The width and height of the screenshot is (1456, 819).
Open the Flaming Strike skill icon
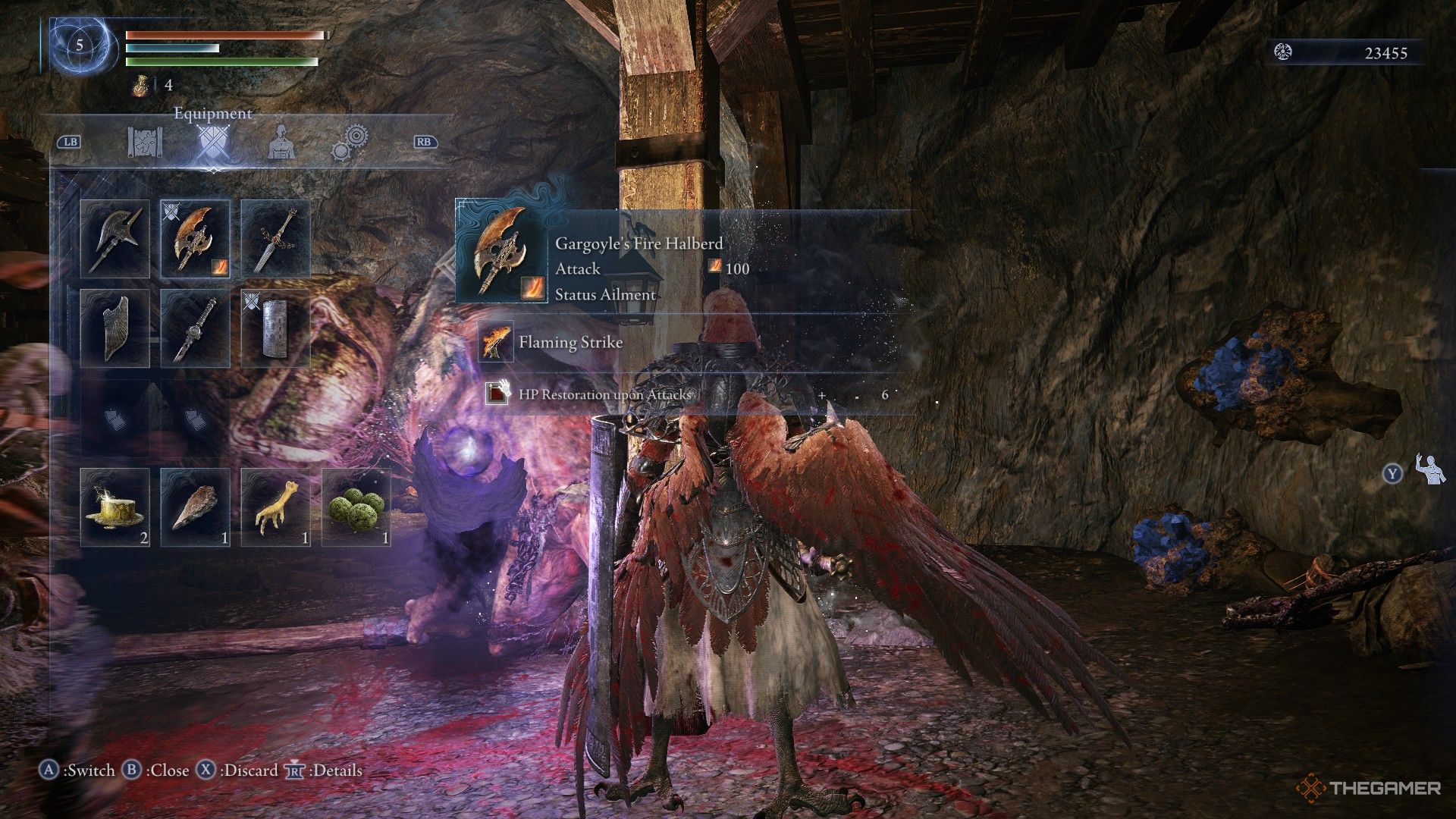coord(494,343)
